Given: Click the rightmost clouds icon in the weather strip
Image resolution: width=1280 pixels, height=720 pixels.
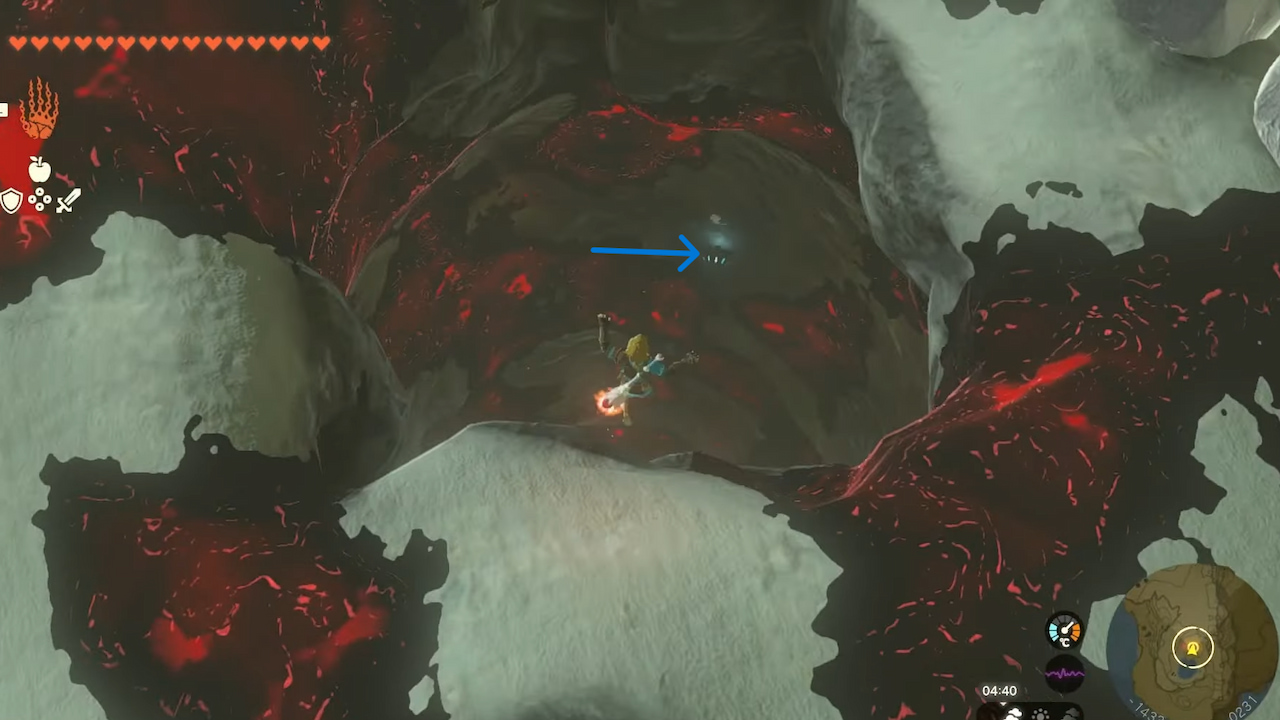Looking at the screenshot, I should click(1071, 714).
